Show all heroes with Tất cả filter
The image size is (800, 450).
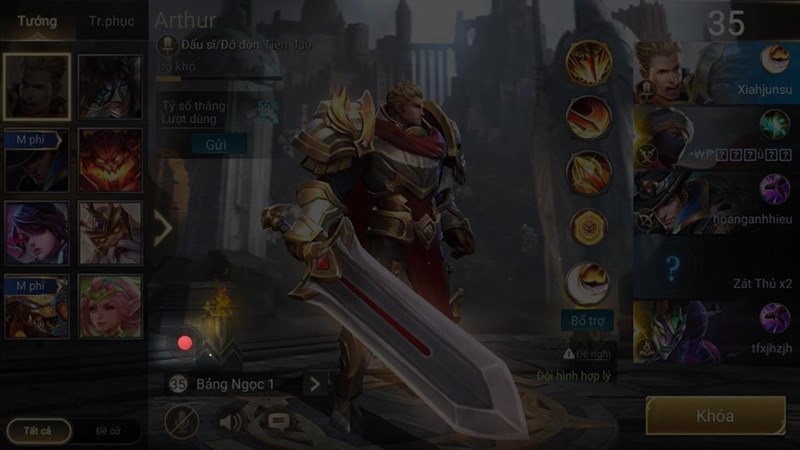35,430
